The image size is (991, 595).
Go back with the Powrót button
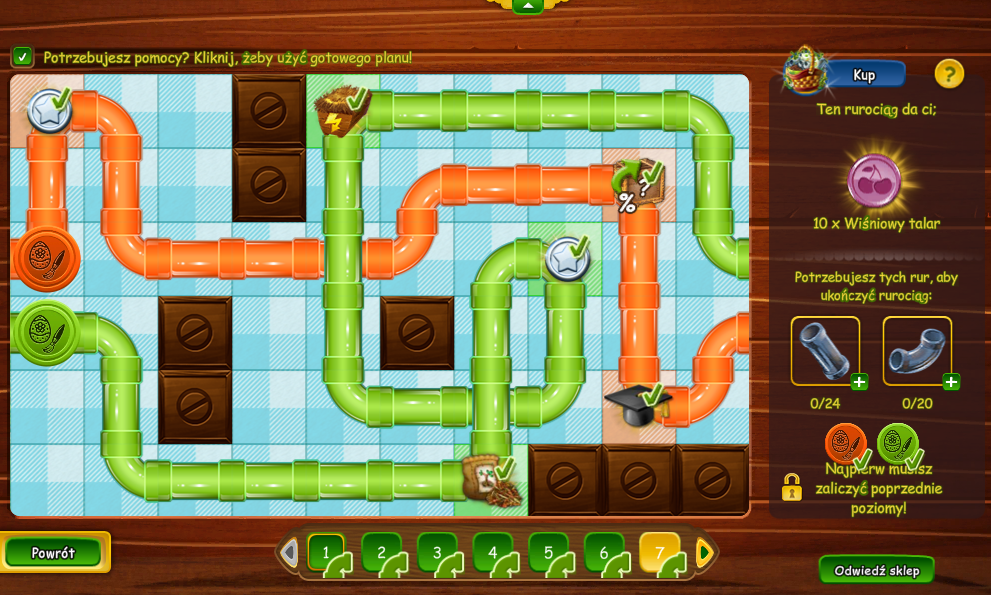[54, 553]
